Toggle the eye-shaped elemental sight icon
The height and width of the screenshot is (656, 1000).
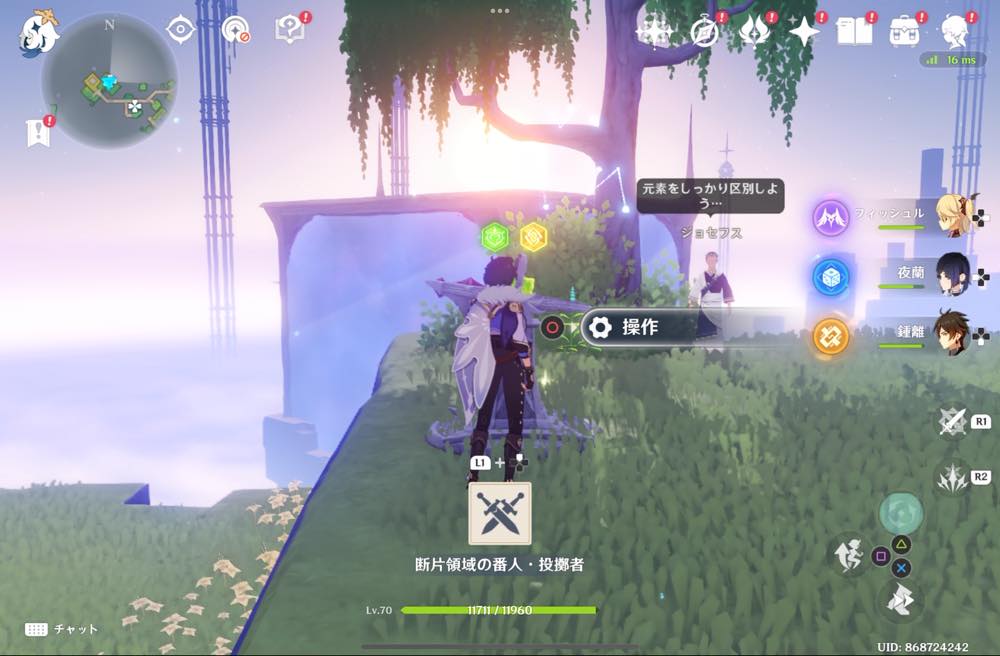(180, 30)
